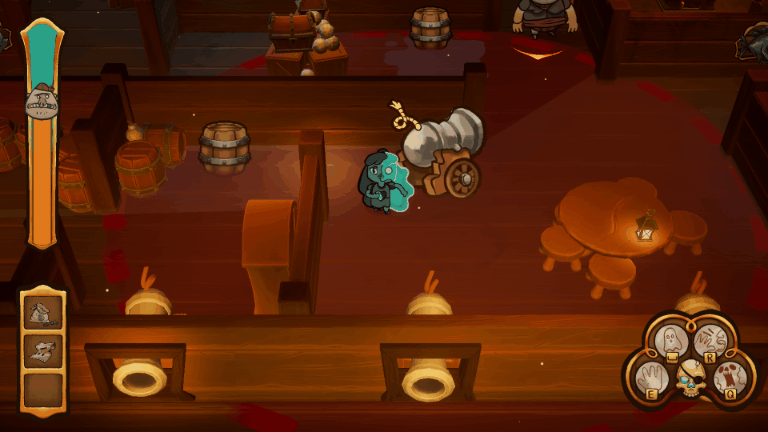Click the pirate skull emblem
768x432 pixels.
coord(689,378)
